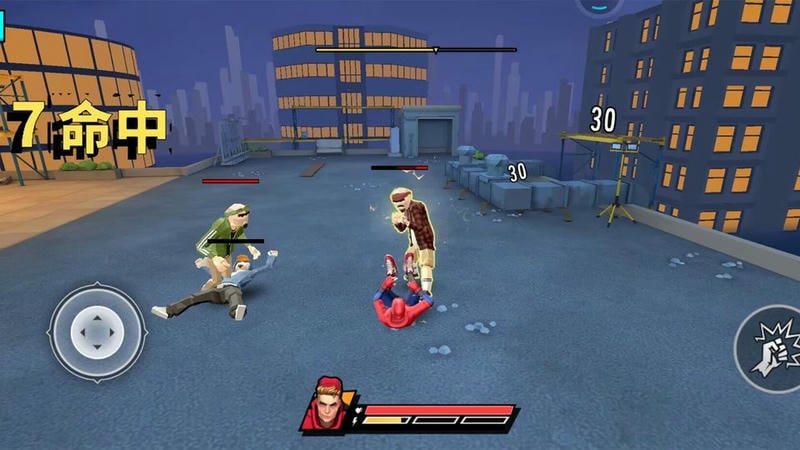Tap the fist attack button

coord(772,349)
